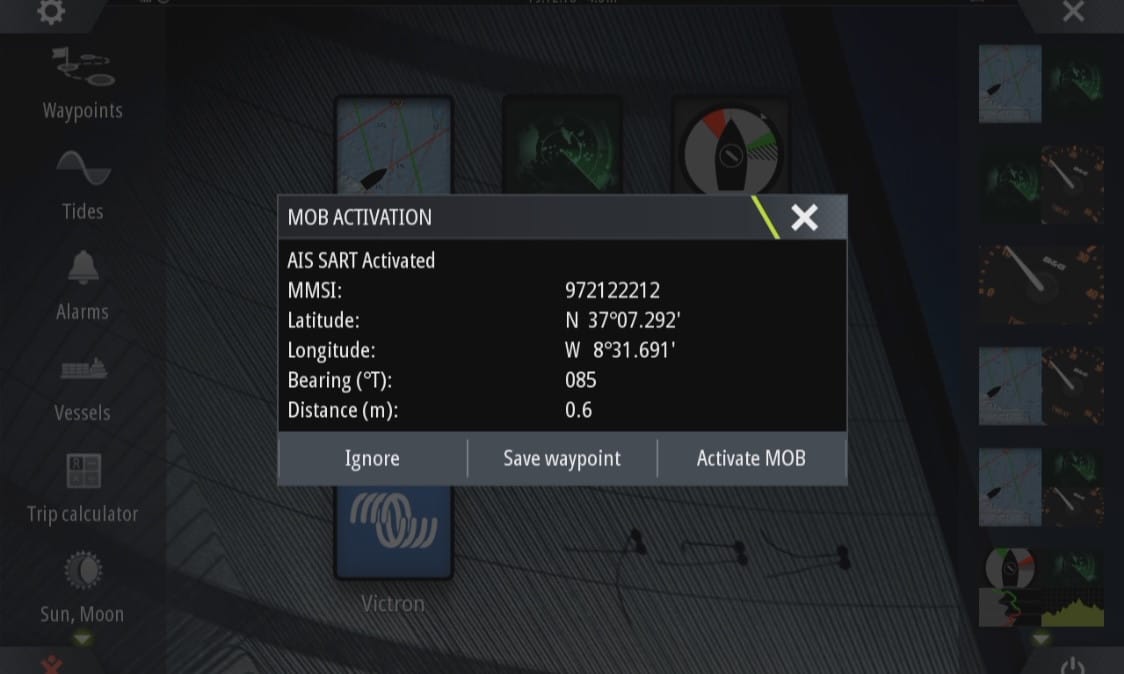Choose Save waypoint in the dialog
Screen dimensions: 1124x674
tap(562, 459)
